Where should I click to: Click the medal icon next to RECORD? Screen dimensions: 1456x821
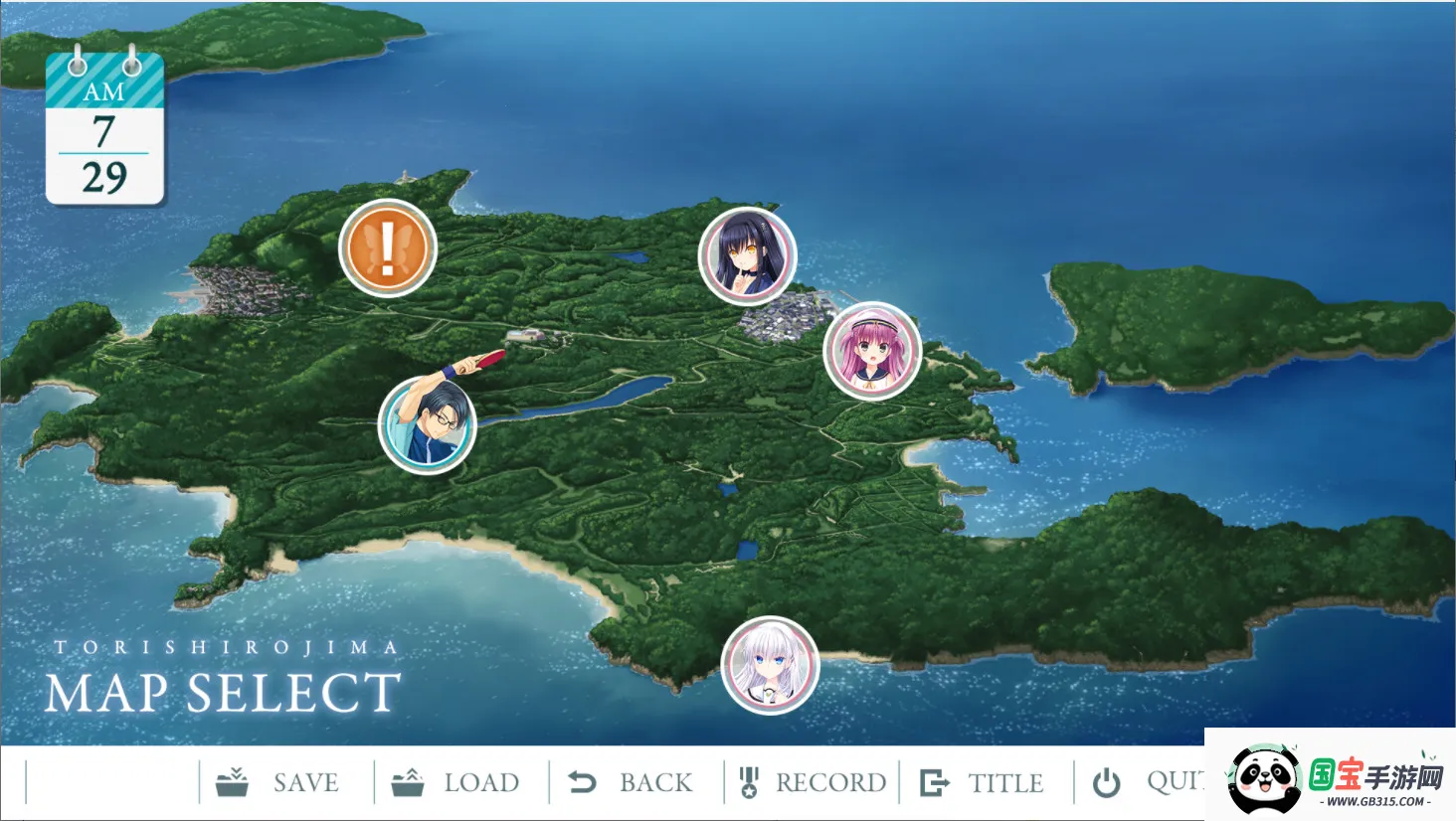pos(749,781)
